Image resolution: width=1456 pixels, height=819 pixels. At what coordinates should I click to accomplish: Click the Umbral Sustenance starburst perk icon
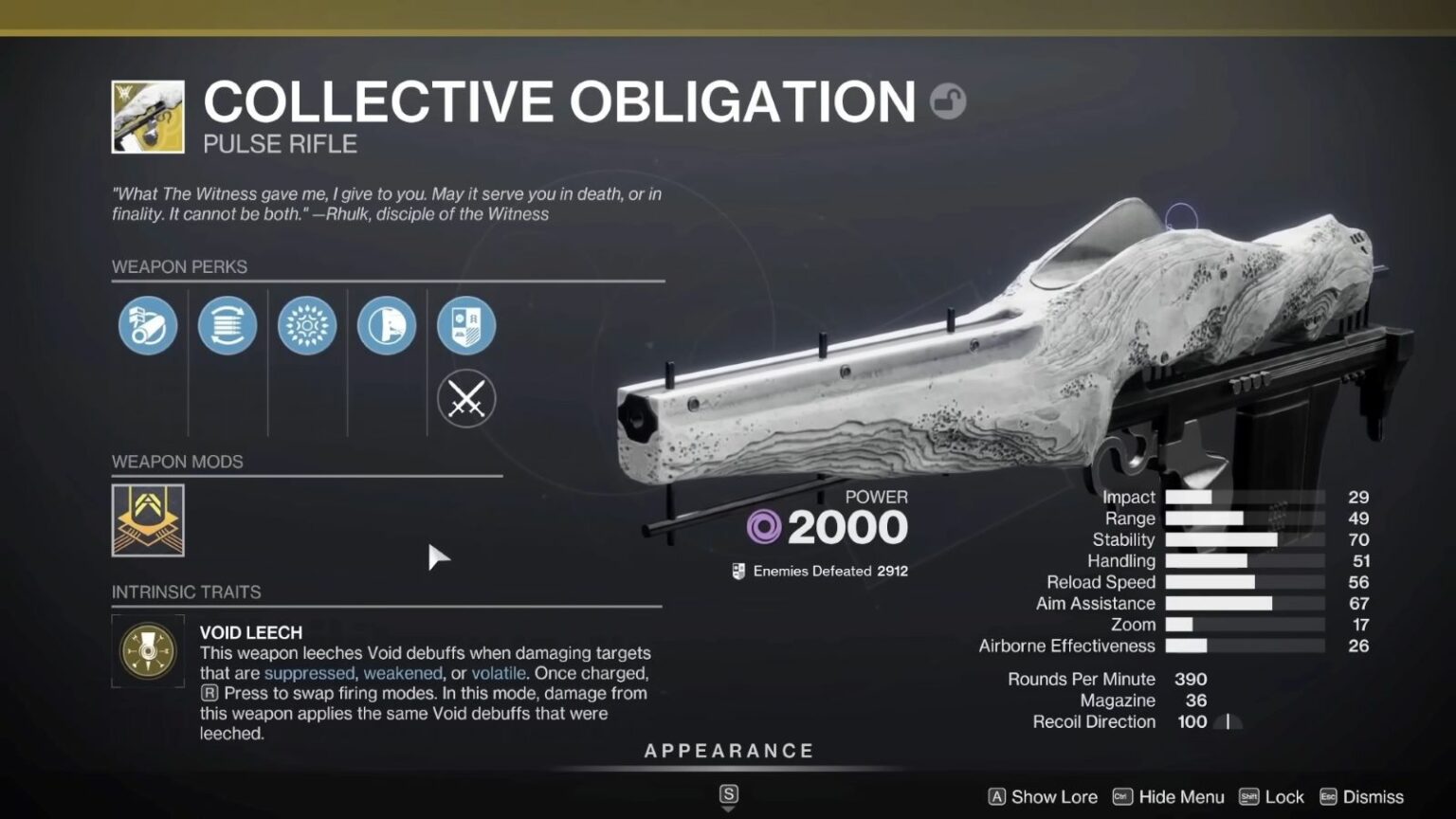pos(306,325)
